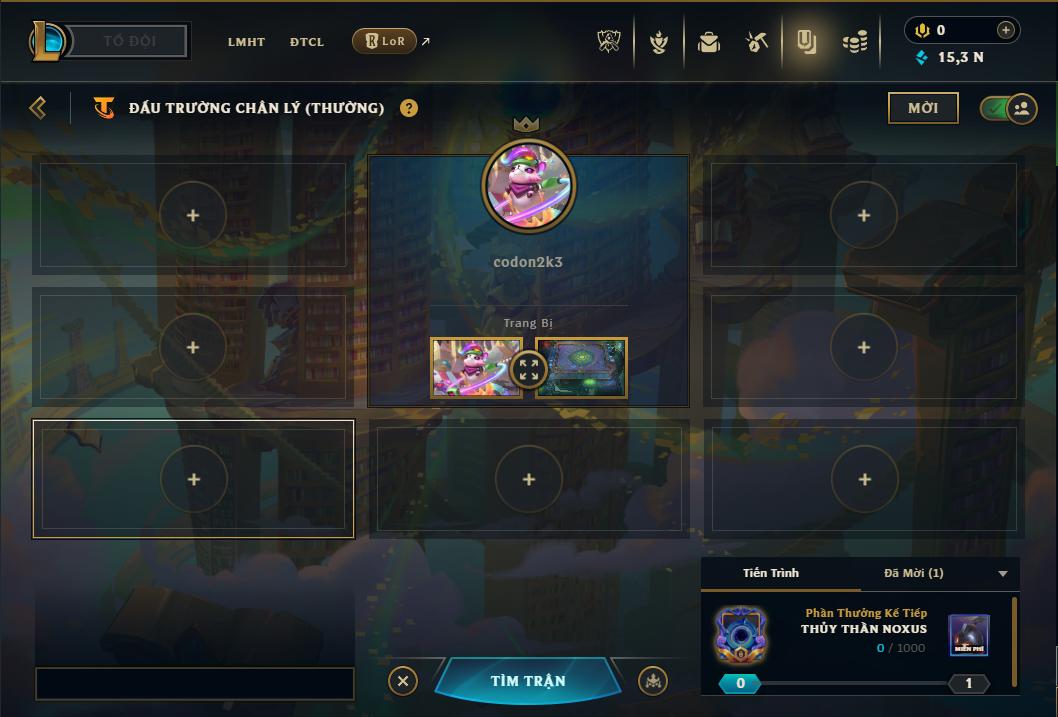Image resolution: width=1058 pixels, height=717 pixels.
Task: Go back with the left arrow
Action: click(x=38, y=108)
